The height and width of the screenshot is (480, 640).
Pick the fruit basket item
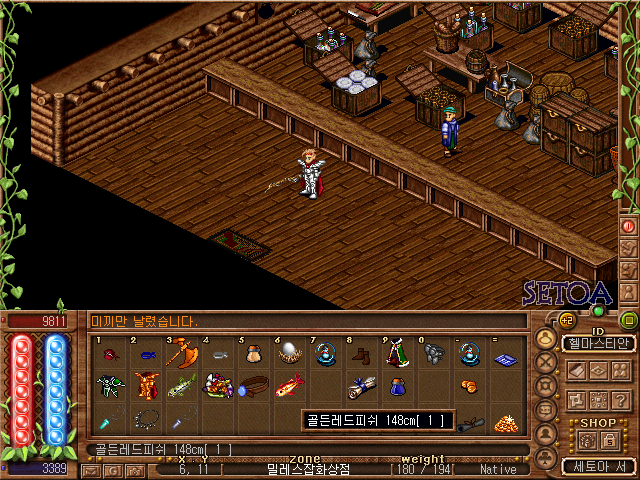point(218,385)
